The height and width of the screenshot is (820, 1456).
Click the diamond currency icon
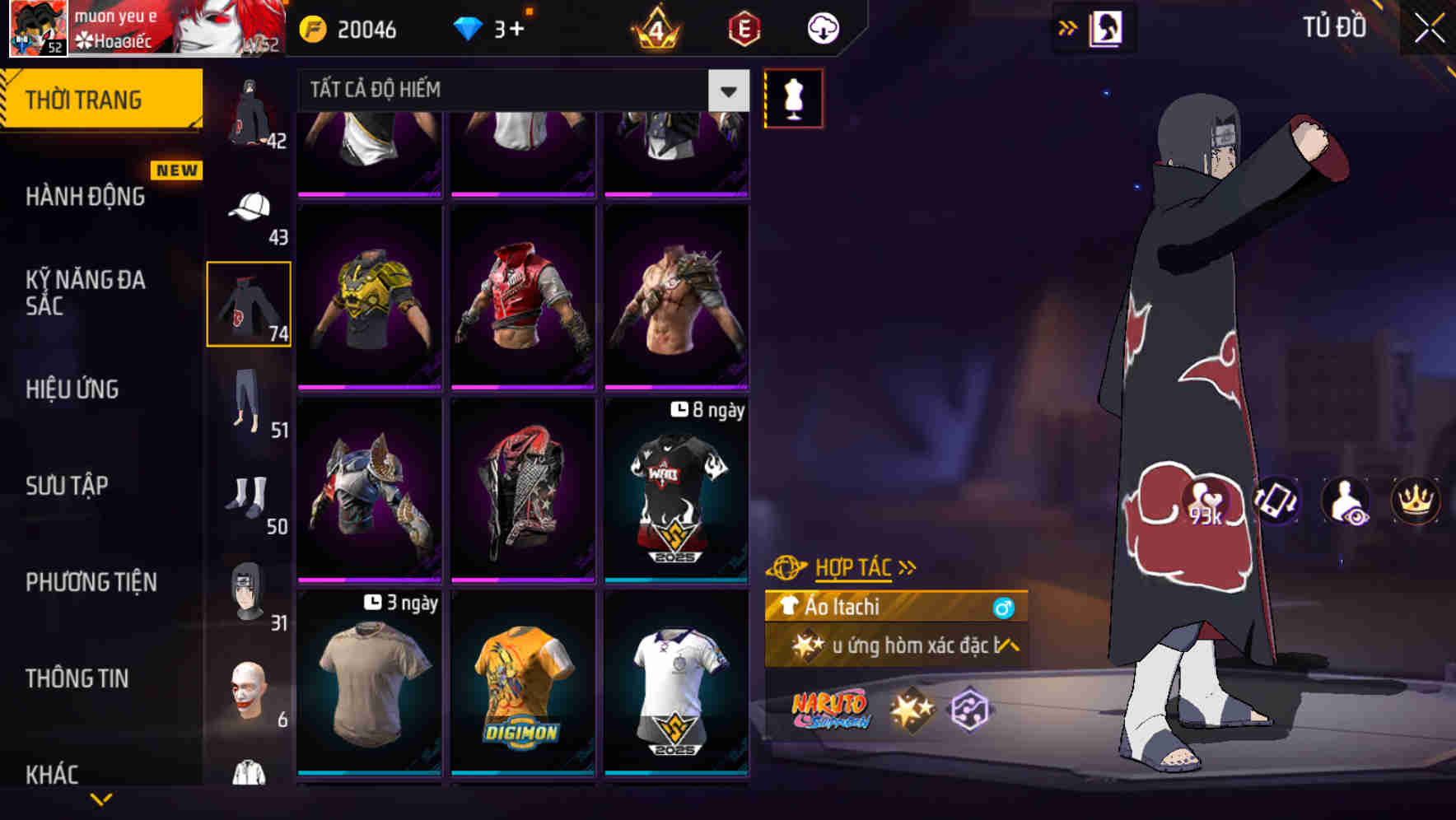click(x=467, y=28)
